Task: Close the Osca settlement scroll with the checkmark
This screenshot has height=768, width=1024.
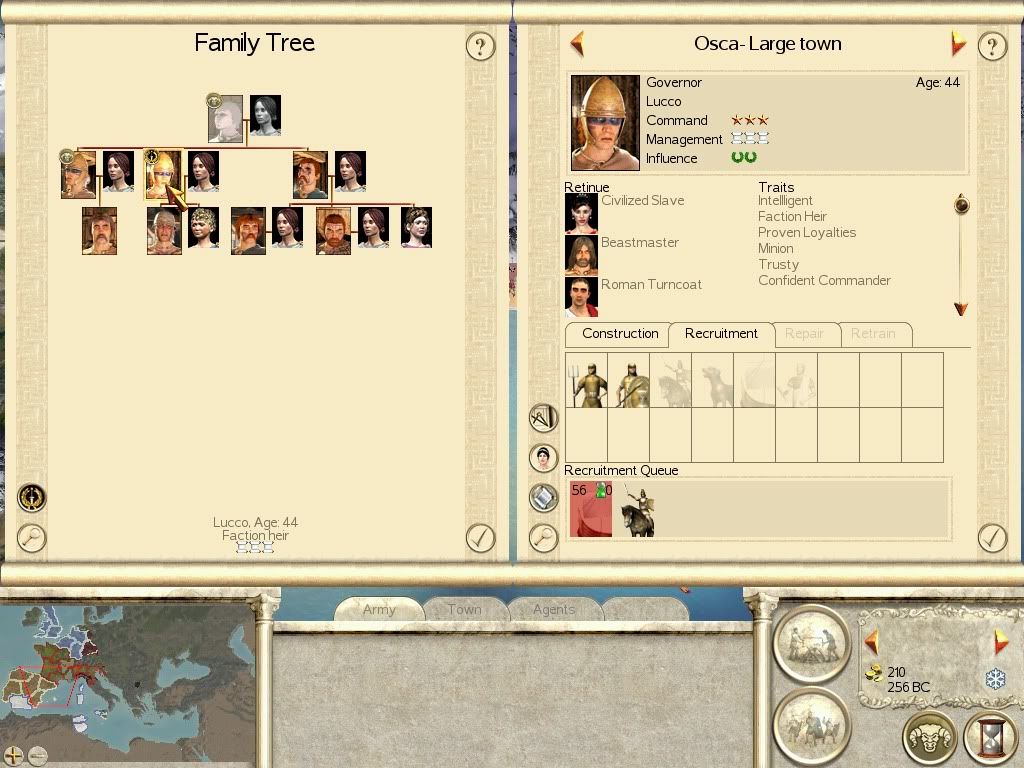Action: pos(991,538)
